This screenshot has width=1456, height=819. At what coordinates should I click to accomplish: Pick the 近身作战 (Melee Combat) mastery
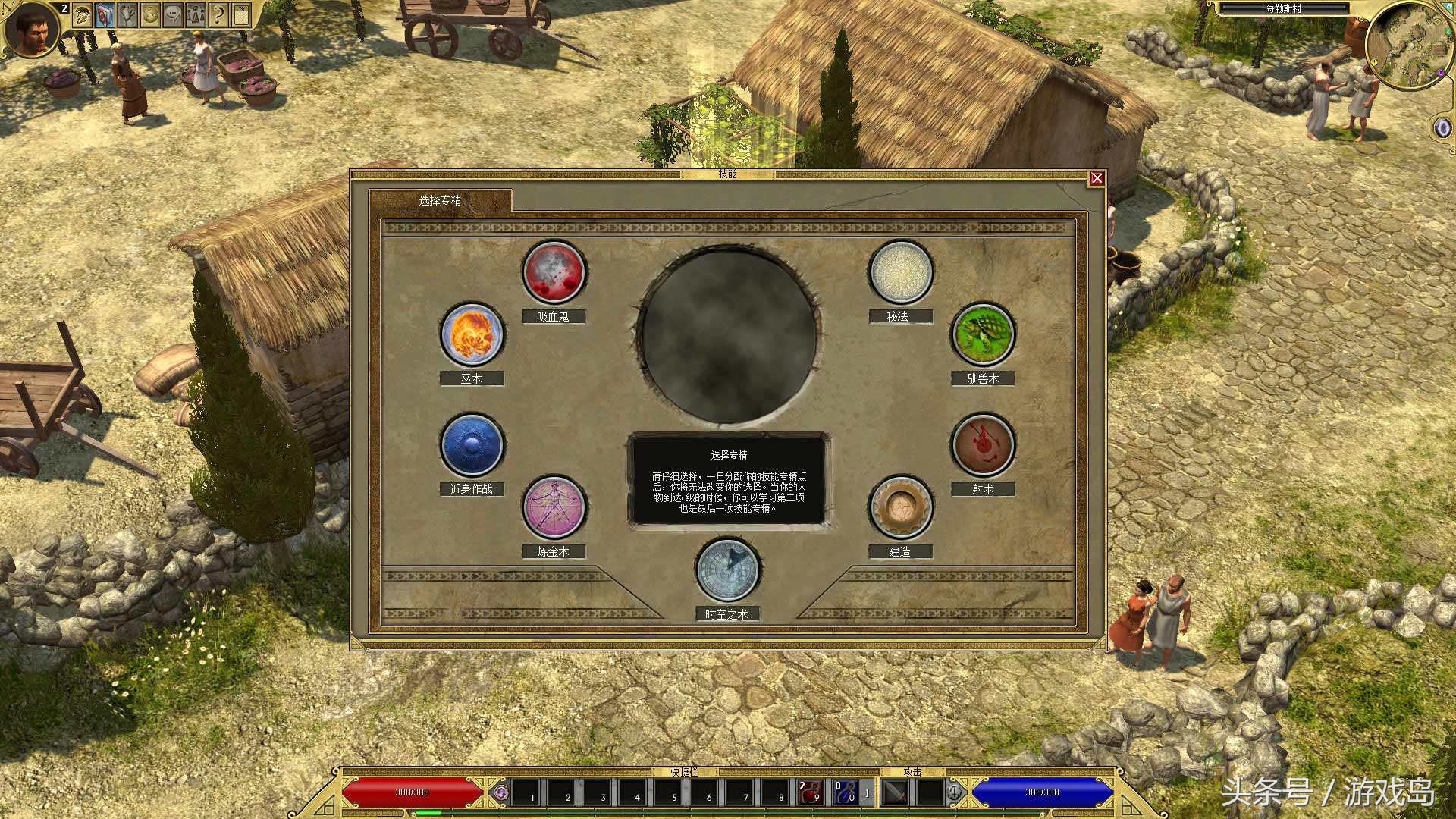coord(472,445)
